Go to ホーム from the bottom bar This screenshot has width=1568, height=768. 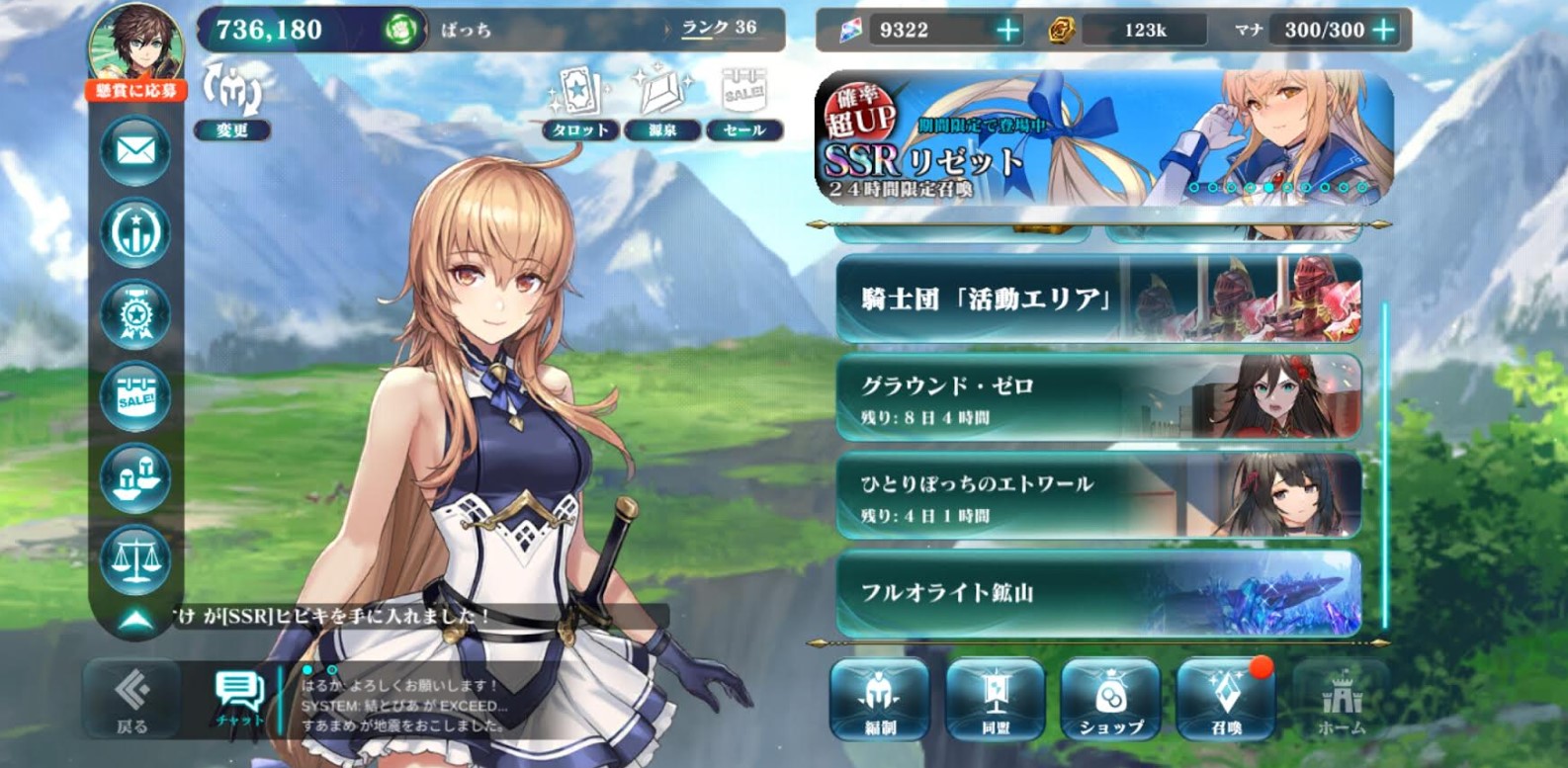(x=1341, y=702)
